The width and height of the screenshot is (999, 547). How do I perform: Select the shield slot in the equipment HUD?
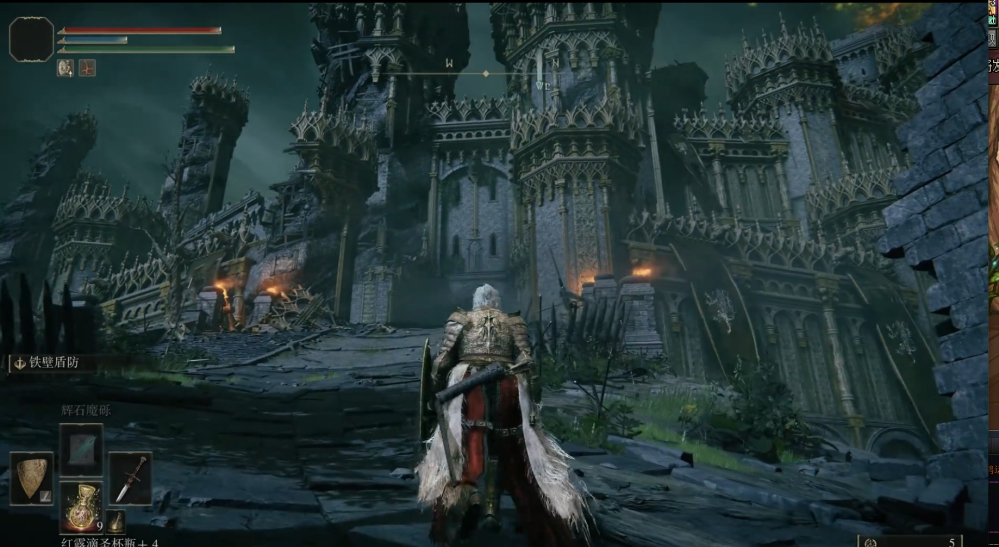point(32,478)
